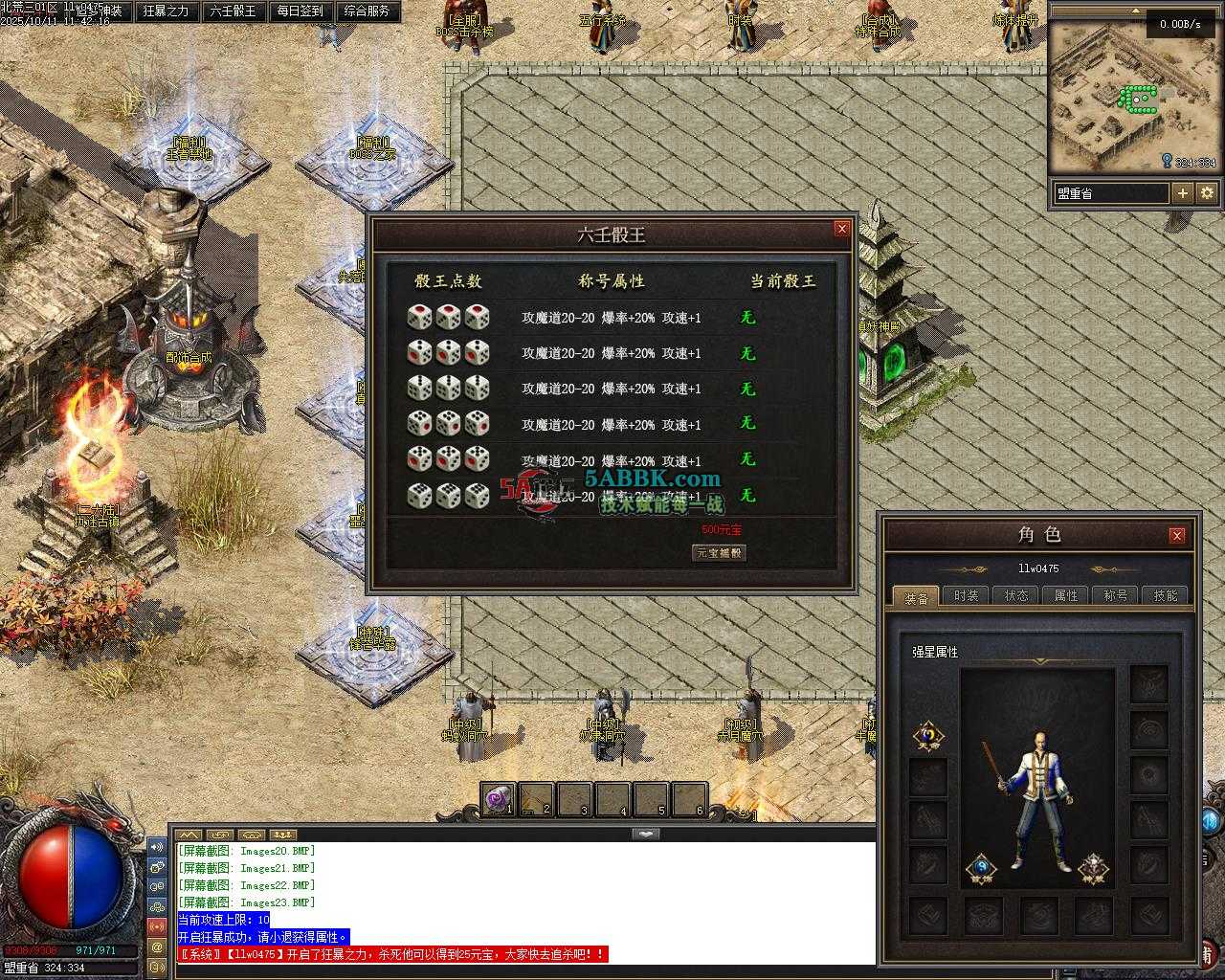Image resolution: width=1225 pixels, height=980 pixels.
Task: Open the 狂暴之力 top menu
Action: coord(166,11)
